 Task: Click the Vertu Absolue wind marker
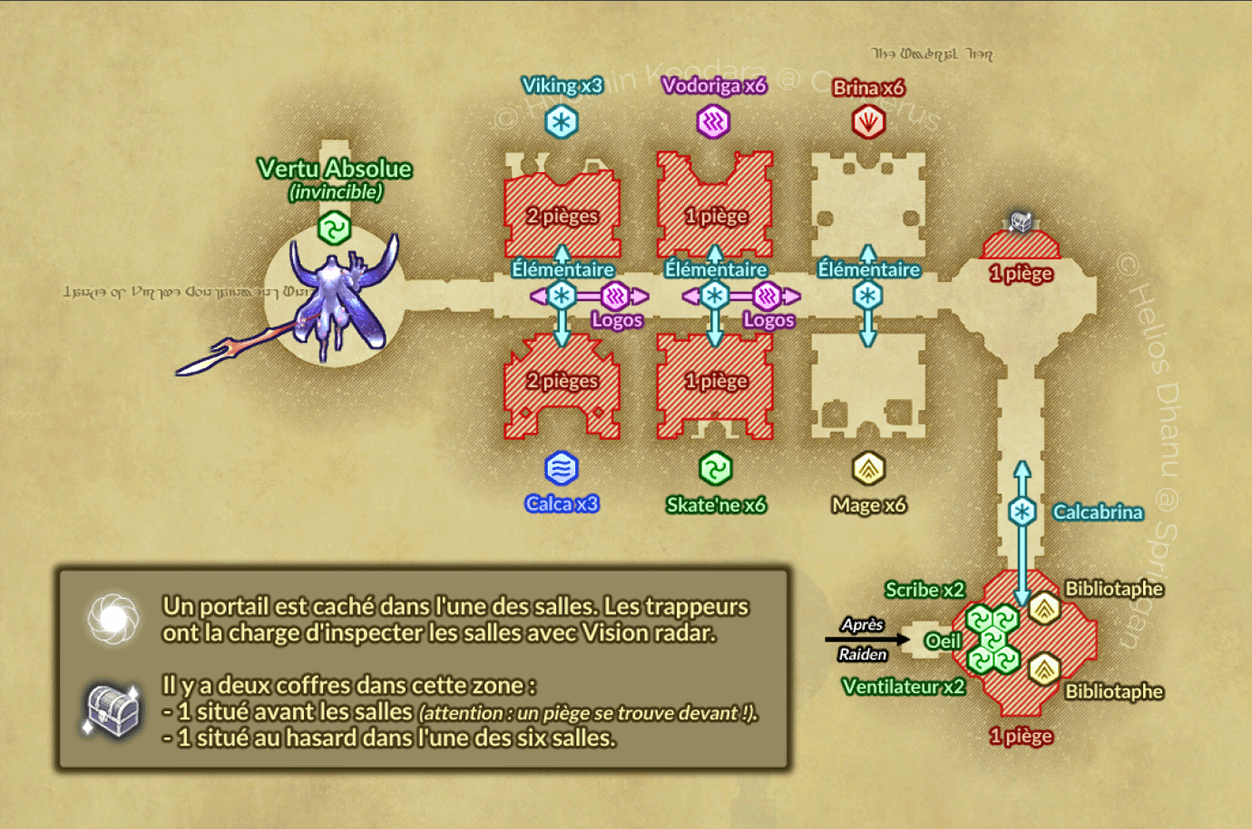click(x=334, y=229)
